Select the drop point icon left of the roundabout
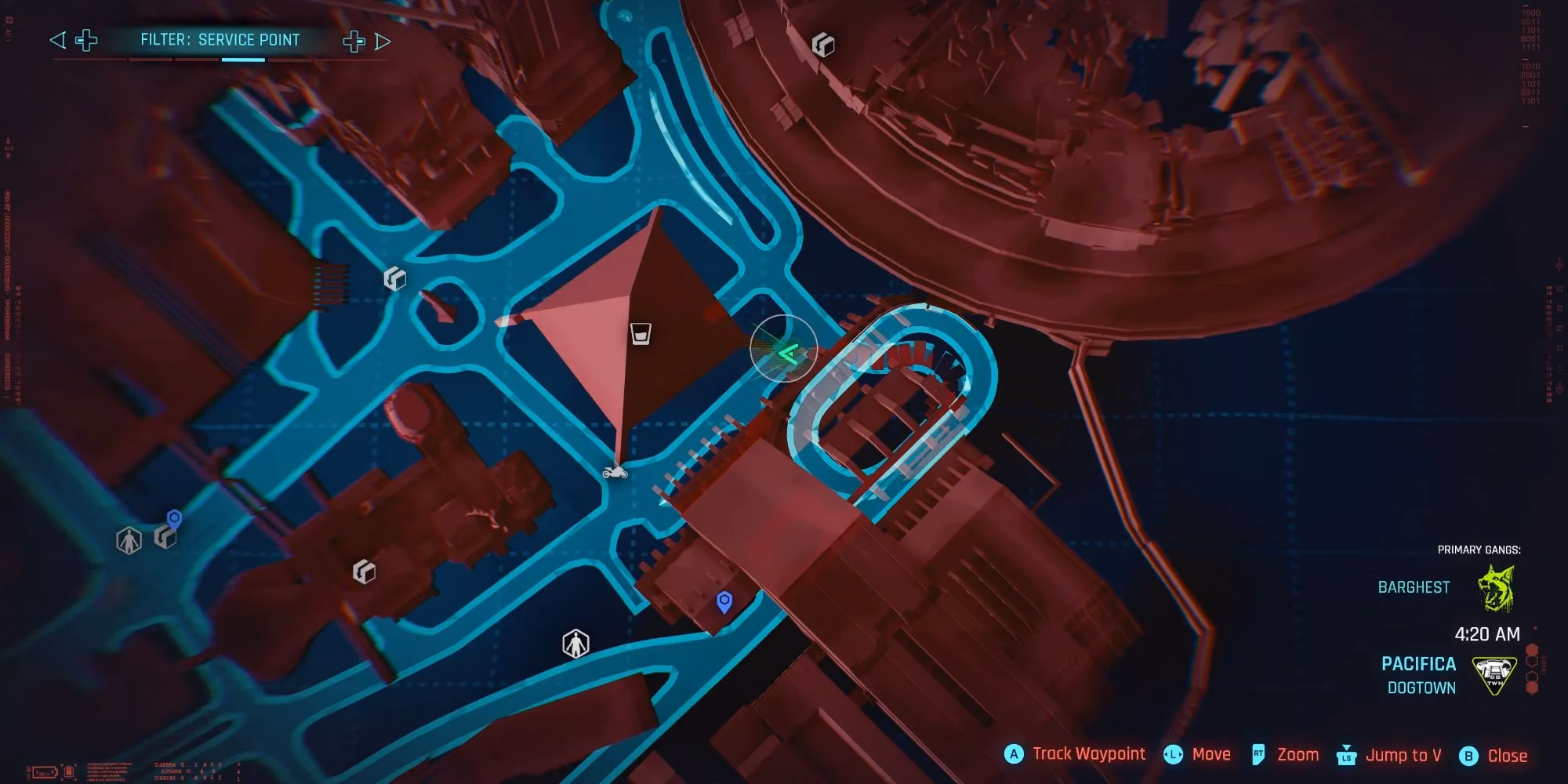This screenshot has width=1568, height=784. tap(394, 278)
